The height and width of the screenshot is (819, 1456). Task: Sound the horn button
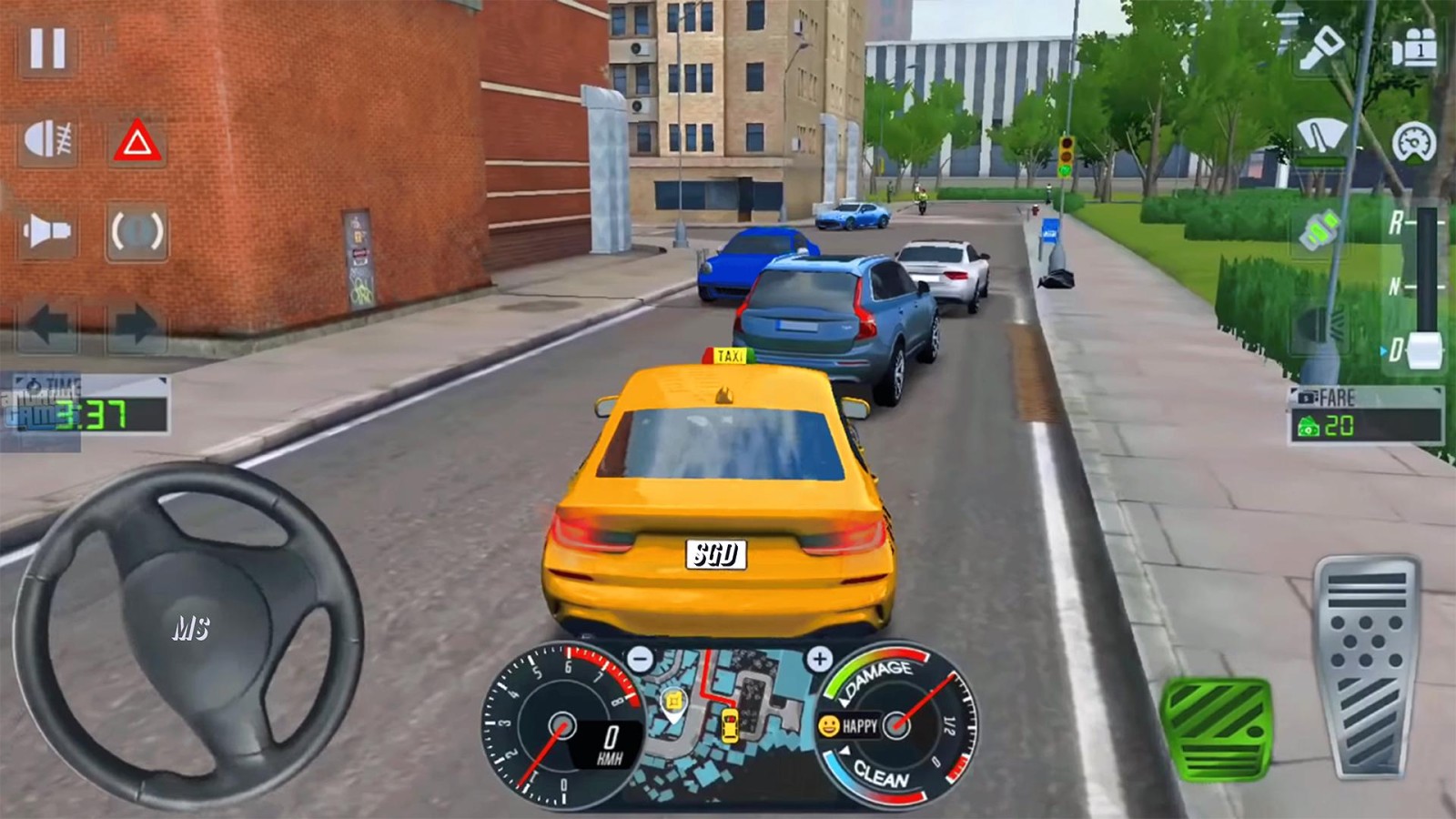[x=47, y=231]
